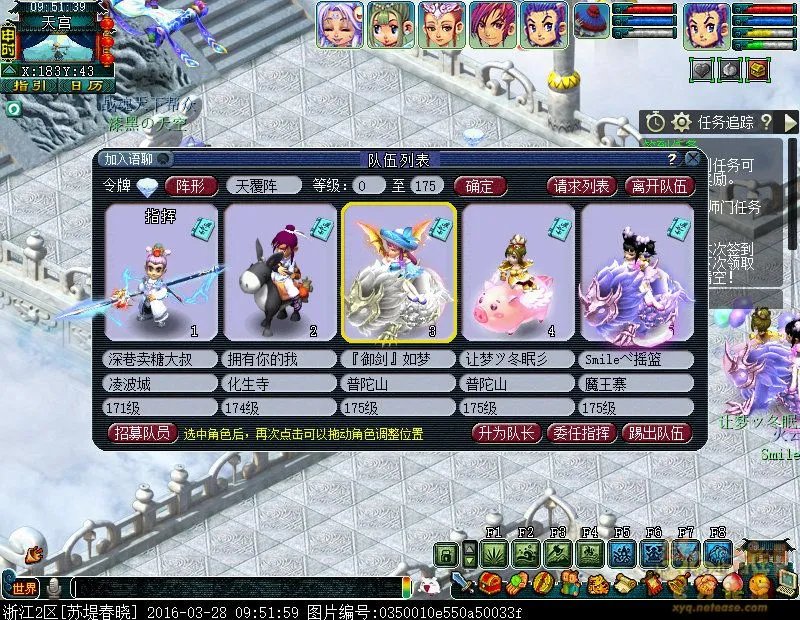Close the team list window
This screenshot has height=620, width=800.
pos(692,159)
